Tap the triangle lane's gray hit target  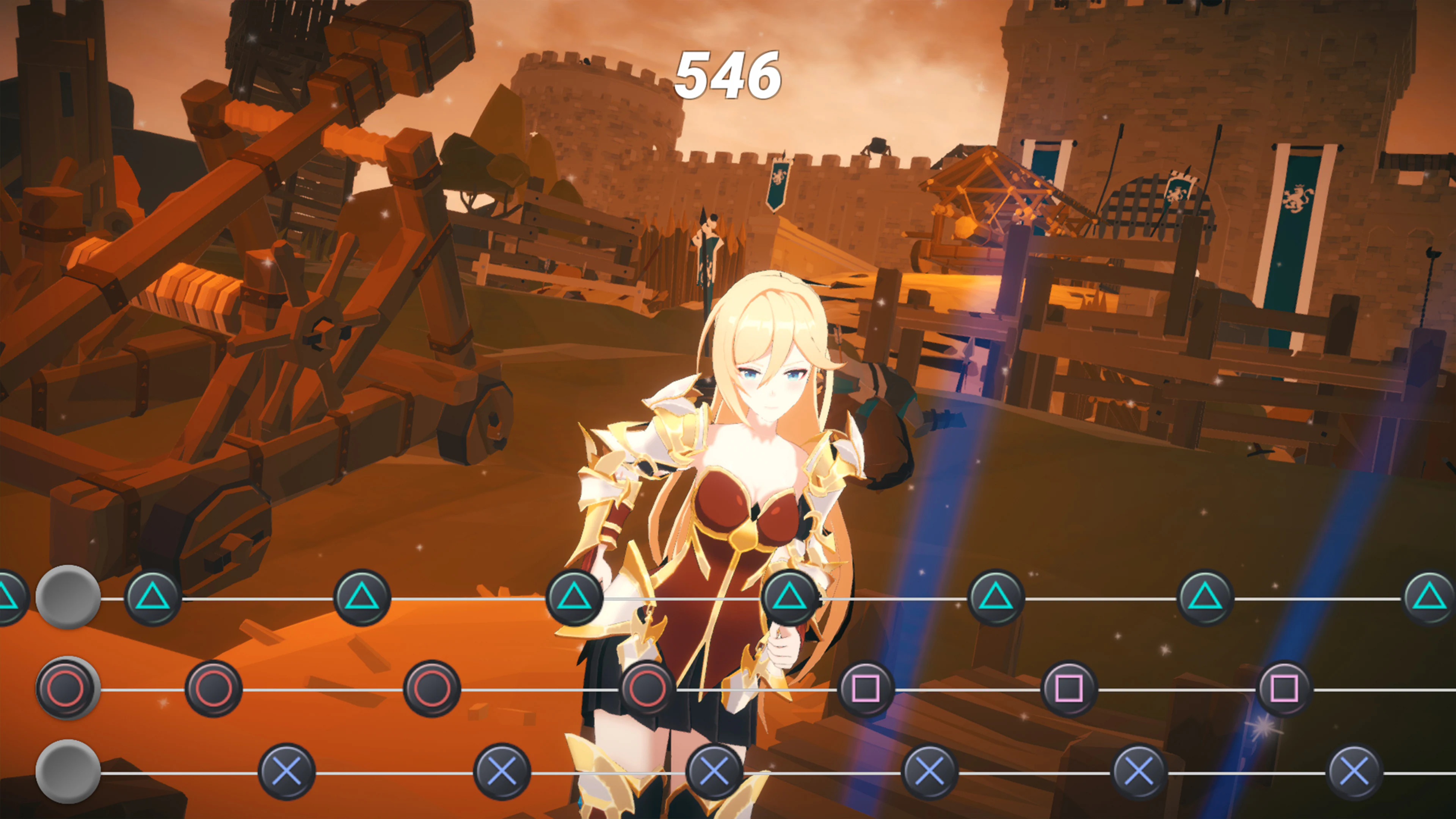tap(68, 597)
